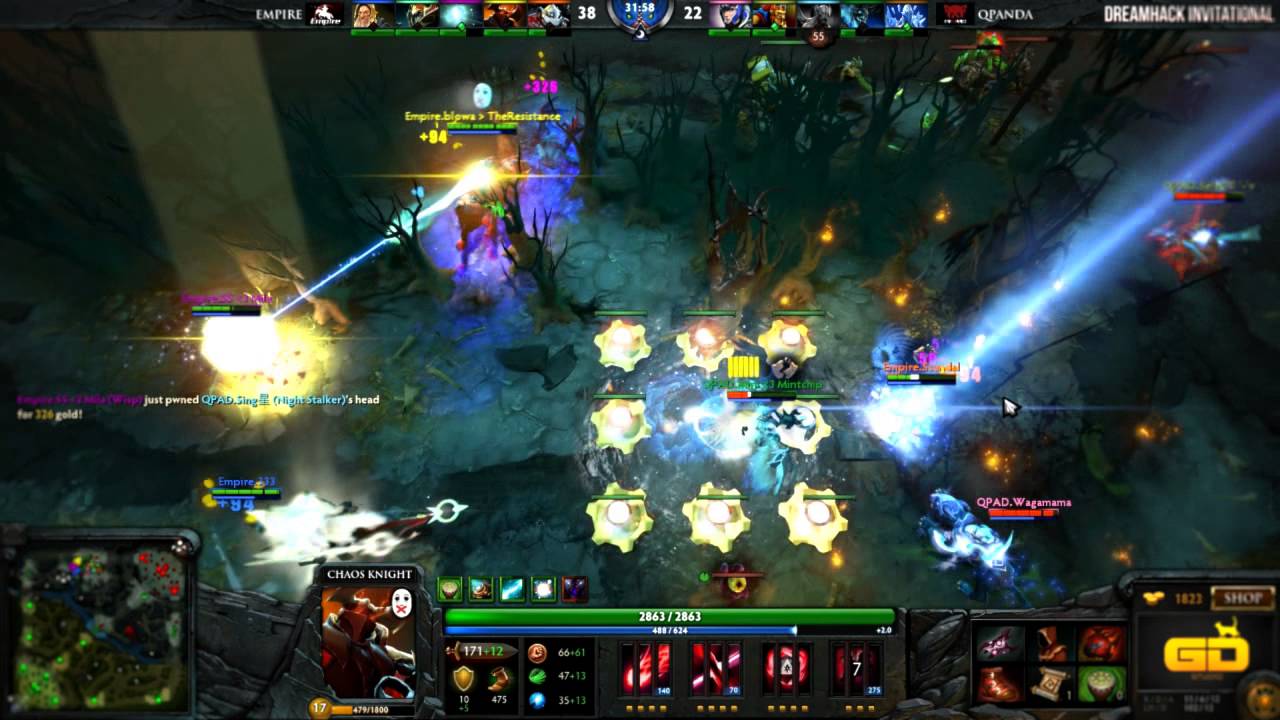Select the Heart of Tarrasque inventory slot
The width and height of the screenshot is (1280, 720).
1101,644
